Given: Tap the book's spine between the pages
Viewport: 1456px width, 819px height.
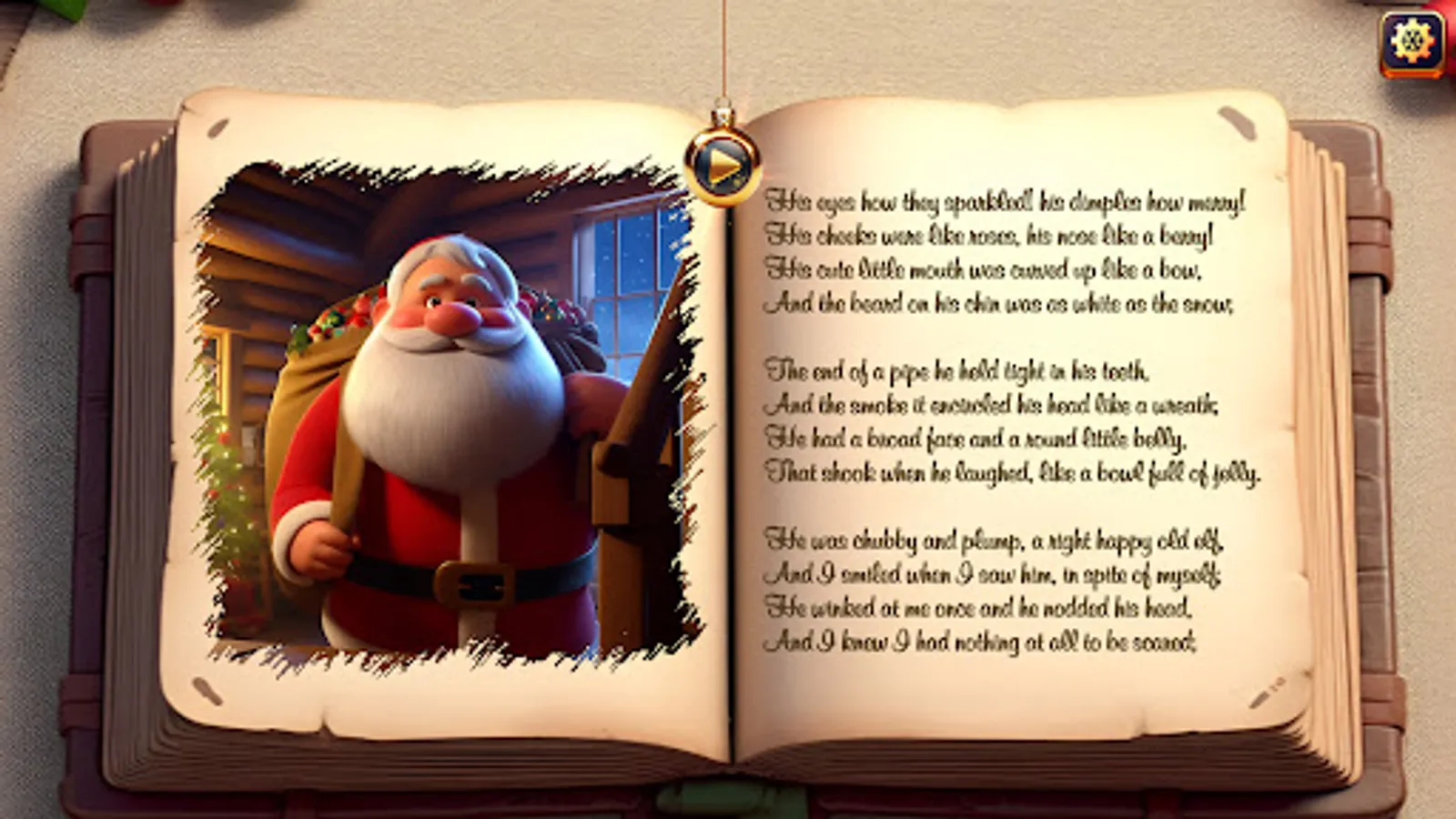Looking at the screenshot, I should [728, 455].
